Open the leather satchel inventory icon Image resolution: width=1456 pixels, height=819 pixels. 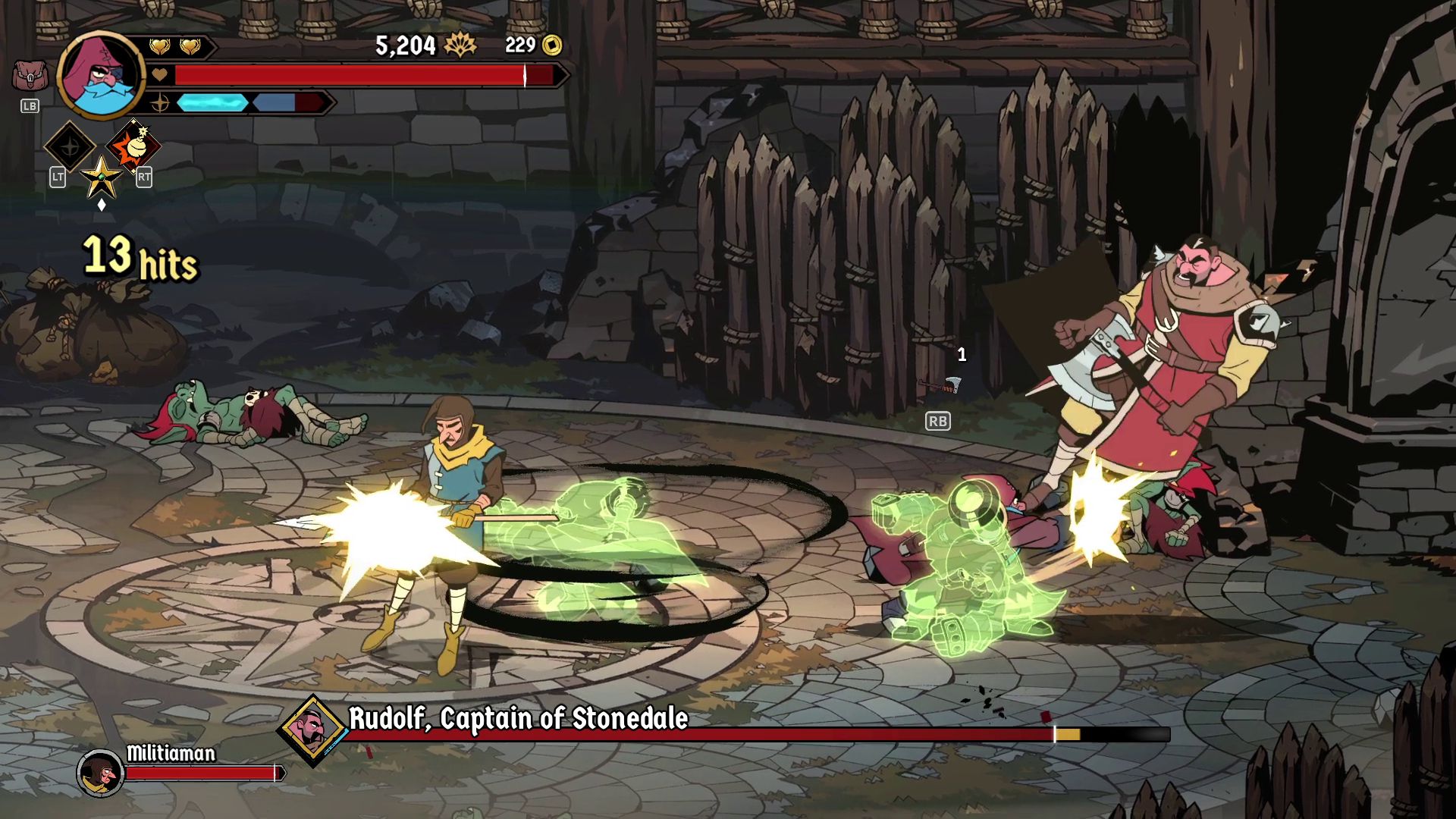pos(30,76)
